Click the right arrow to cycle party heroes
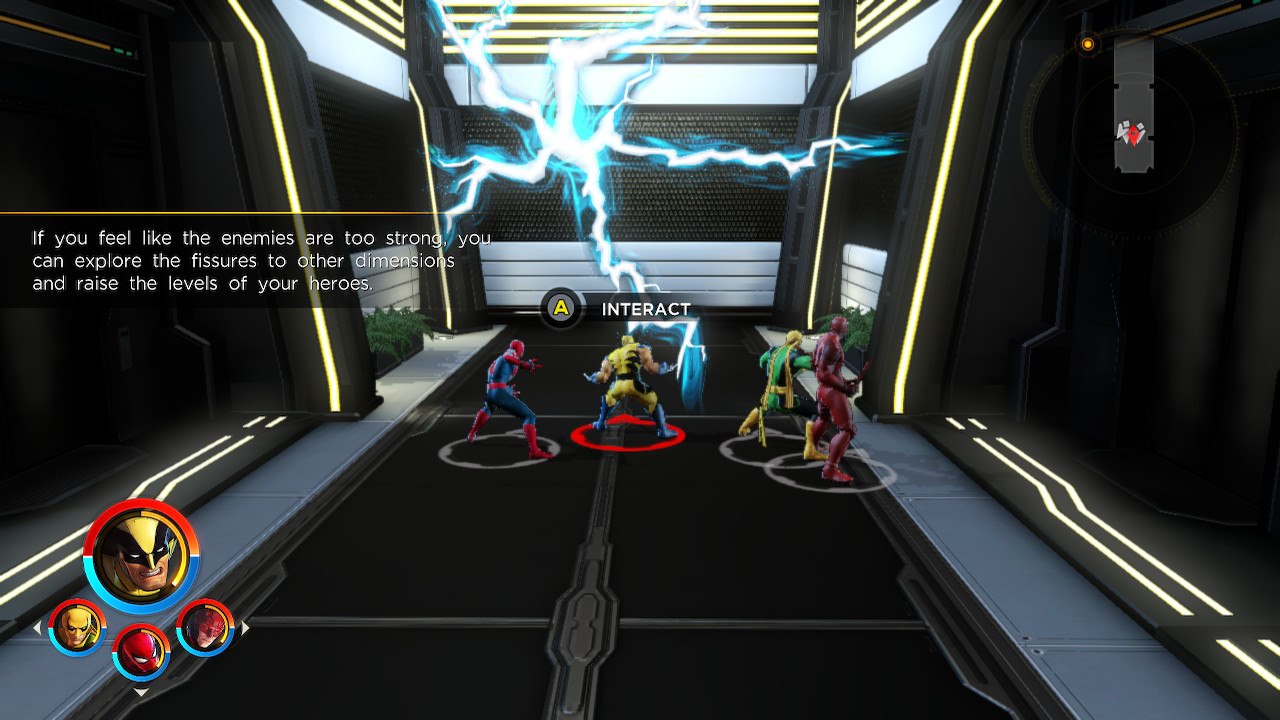Screen dimensions: 1280x720 [243, 627]
